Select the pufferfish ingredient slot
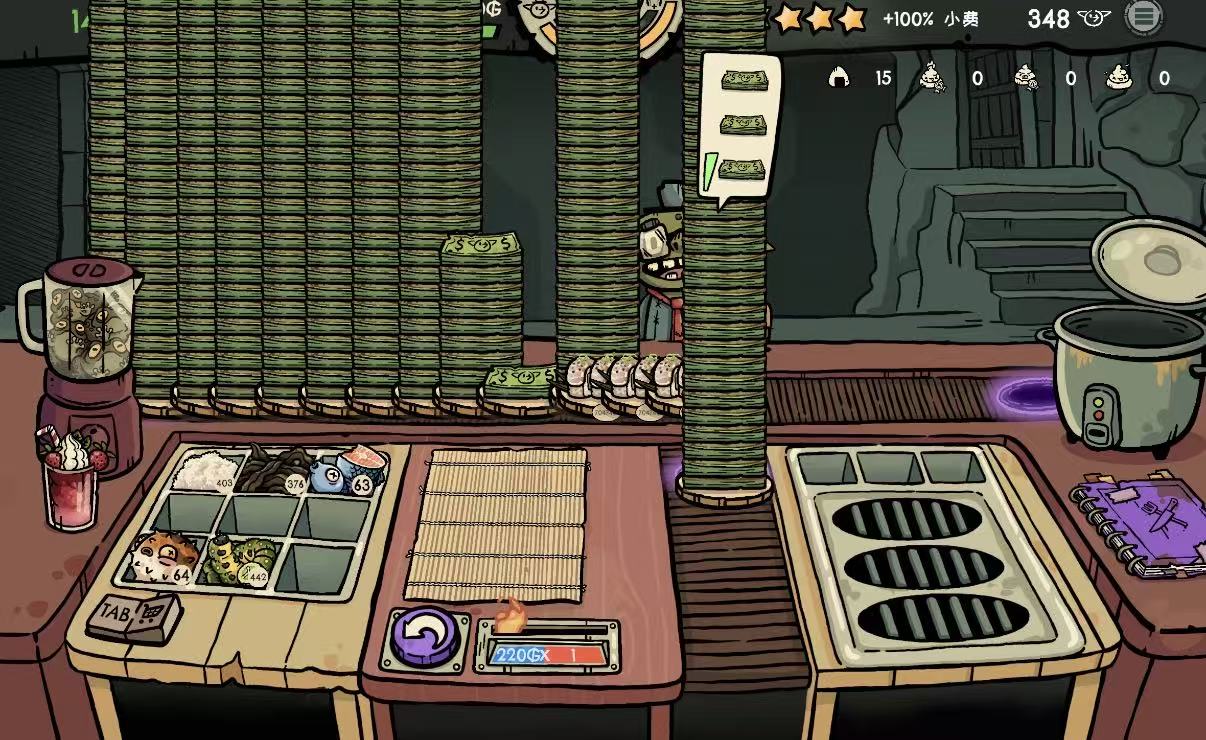The width and height of the screenshot is (1206, 740). pyautogui.click(x=161, y=558)
